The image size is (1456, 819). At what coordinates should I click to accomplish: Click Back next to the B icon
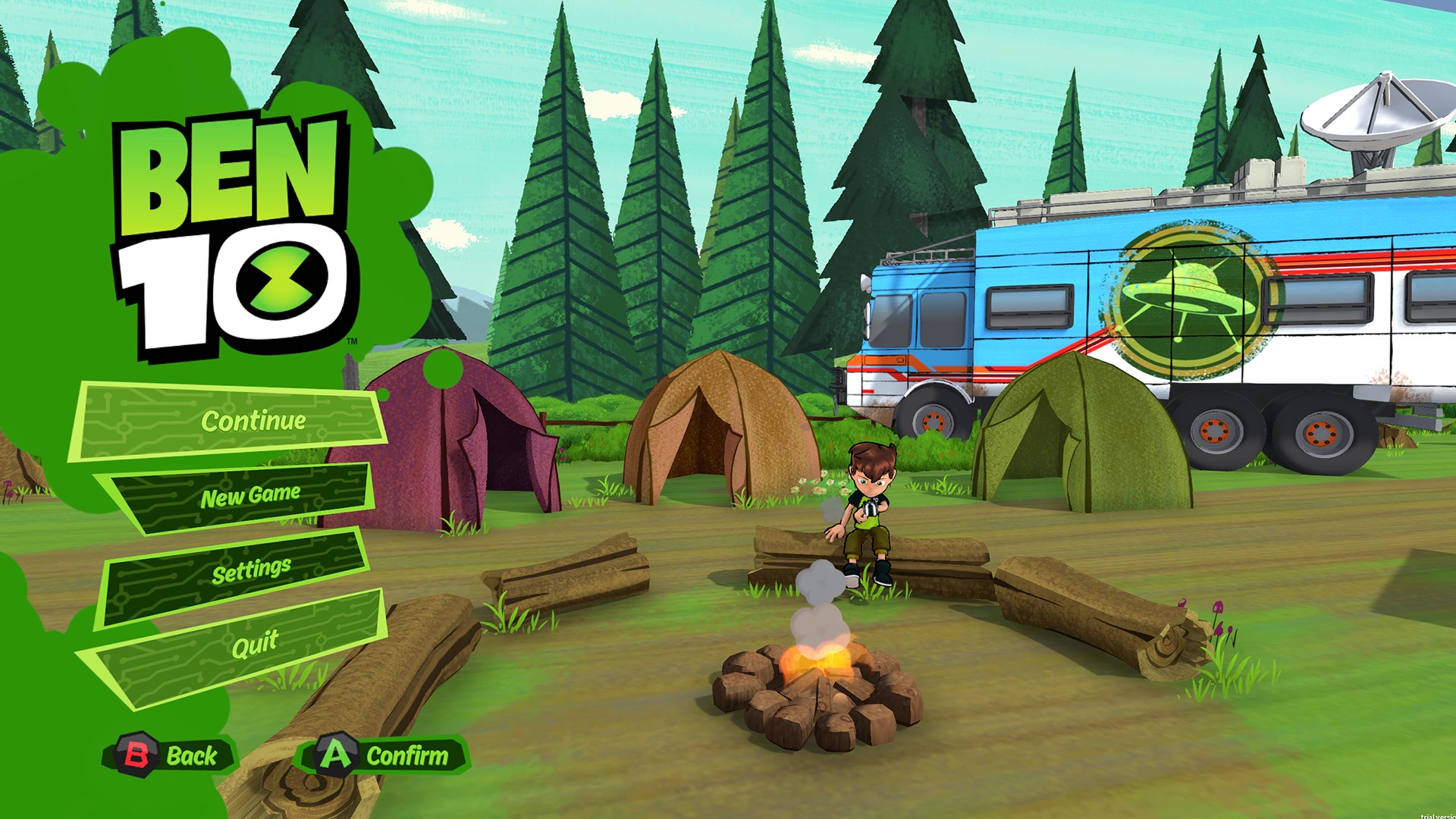pyautogui.click(x=193, y=755)
